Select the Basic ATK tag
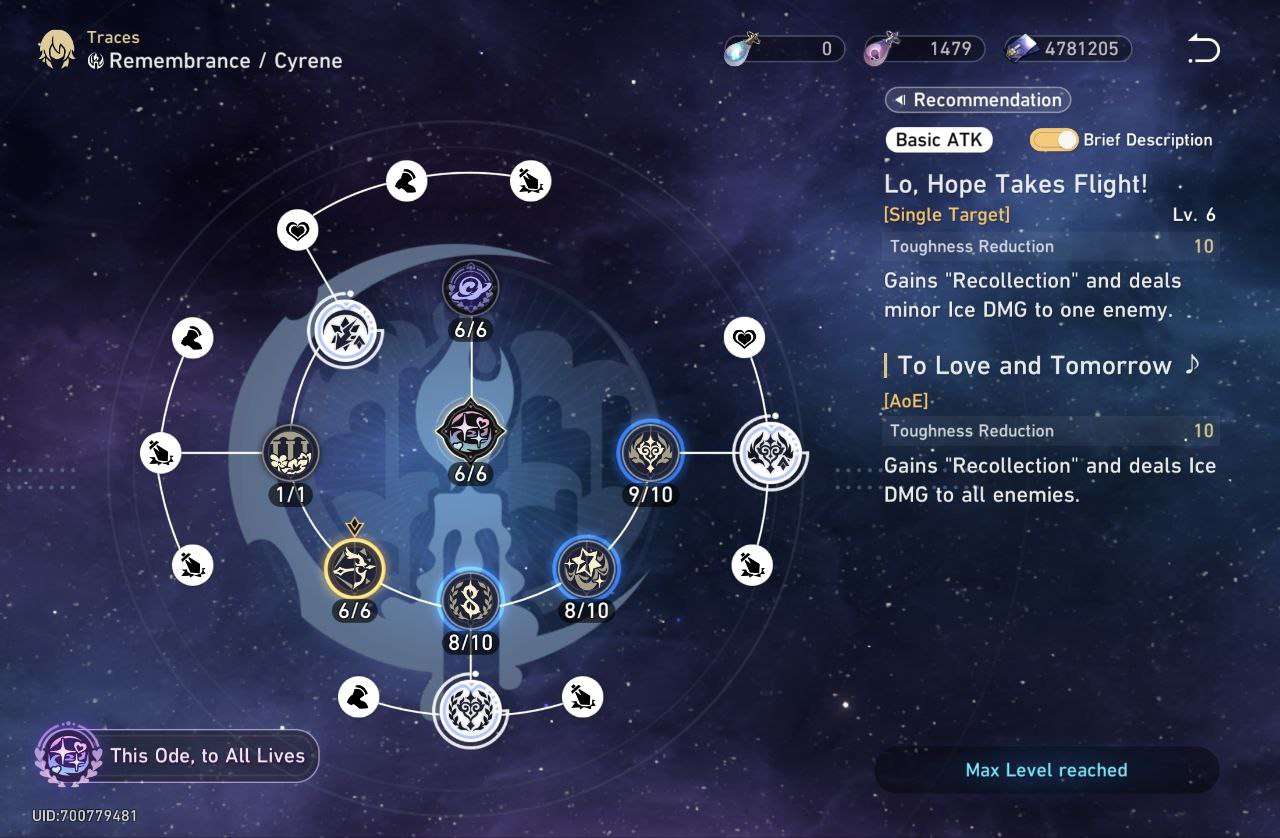 pyautogui.click(x=938, y=140)
